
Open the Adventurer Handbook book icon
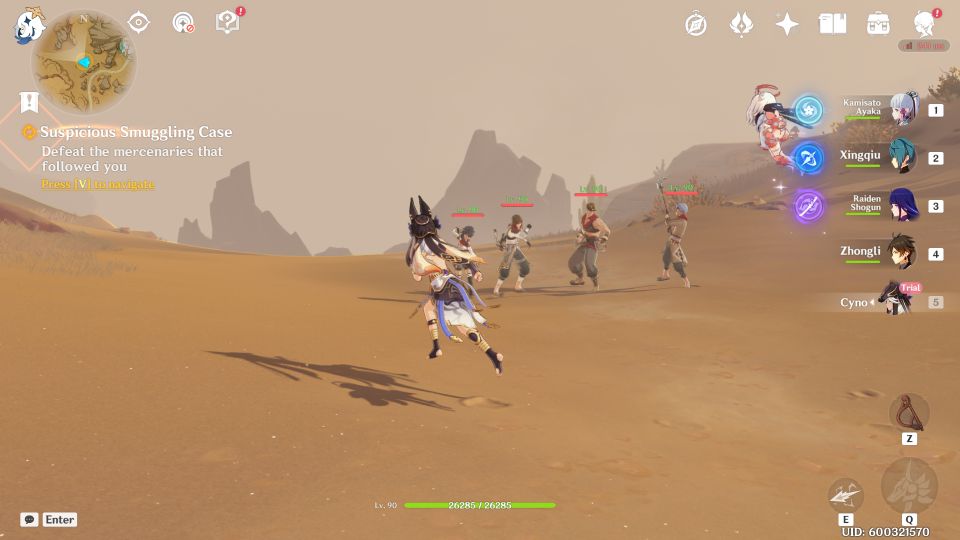832,24
